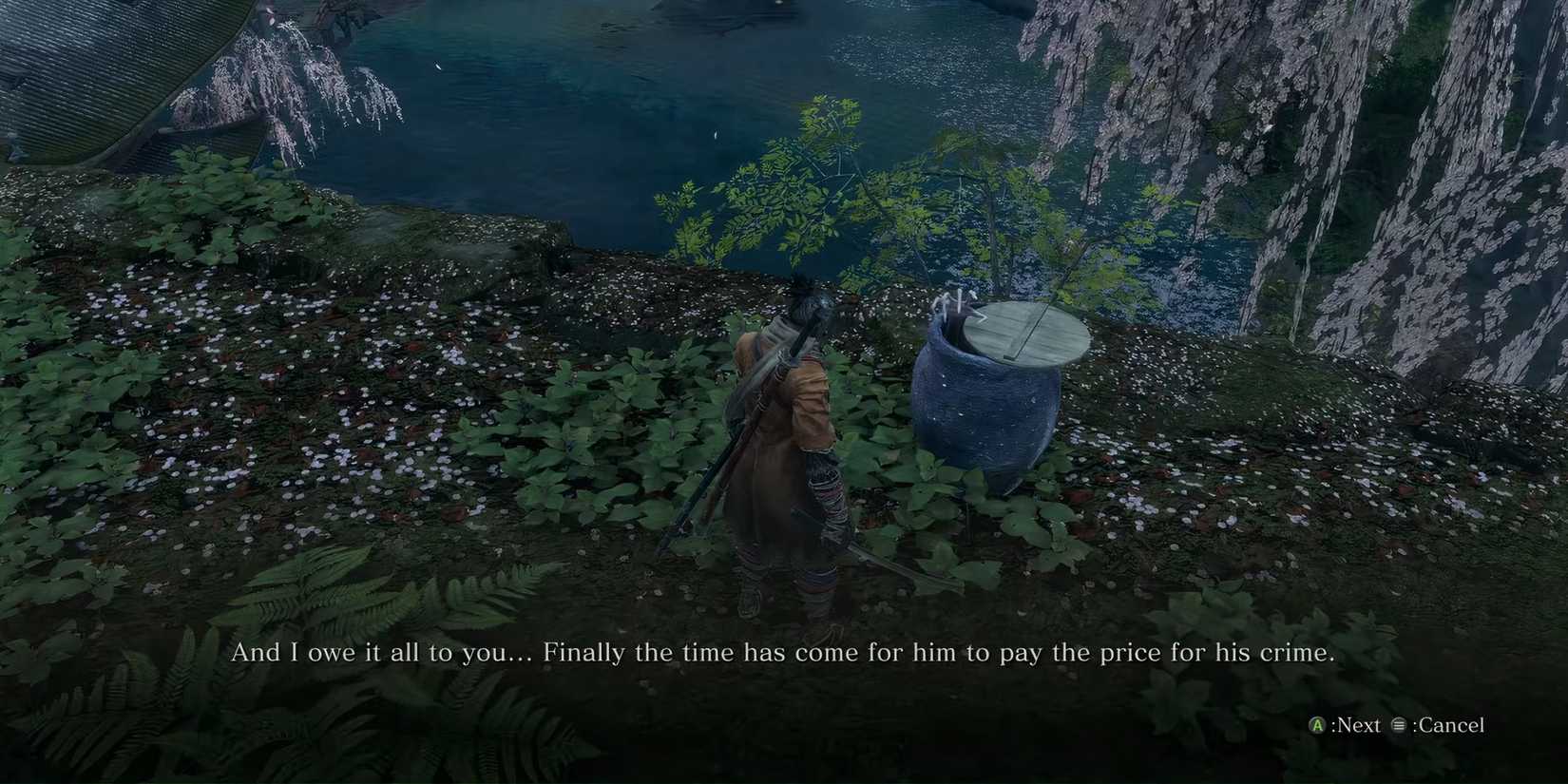Click the Next prompt to advance dialogue
Image resolution: width=1568 pixels, height=784 pixels.
point(1357,724)
